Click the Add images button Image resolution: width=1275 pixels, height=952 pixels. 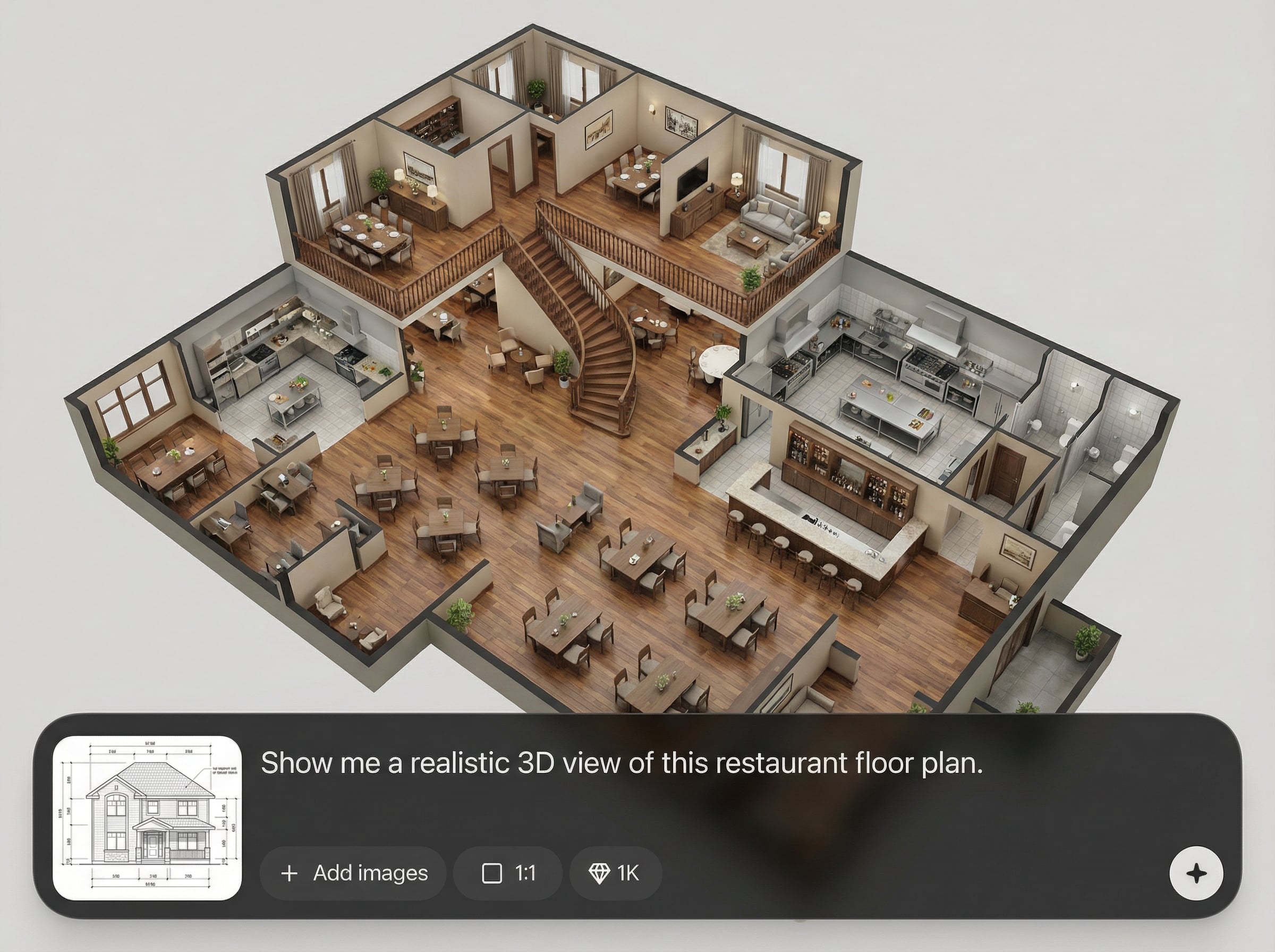pos(353,873)
